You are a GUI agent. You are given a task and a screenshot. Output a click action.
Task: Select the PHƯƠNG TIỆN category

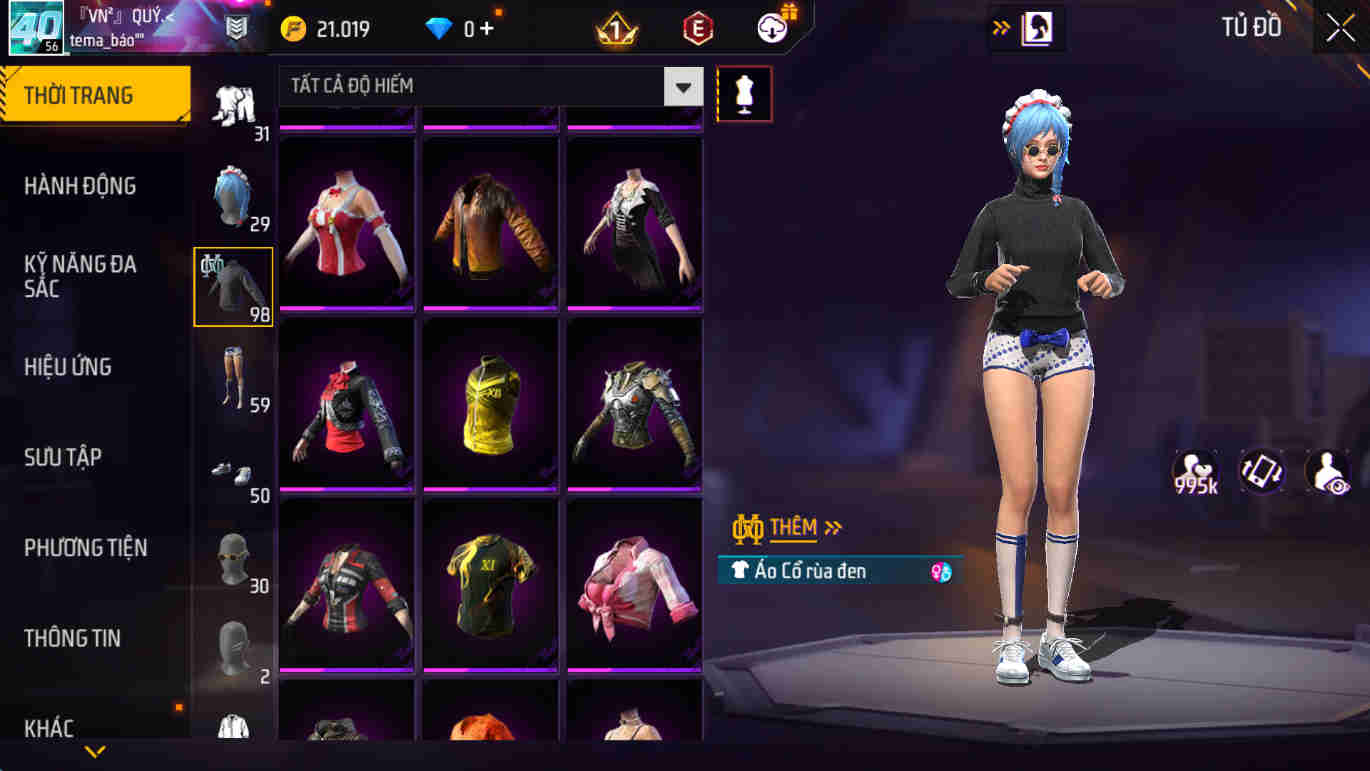click(90, 548)
